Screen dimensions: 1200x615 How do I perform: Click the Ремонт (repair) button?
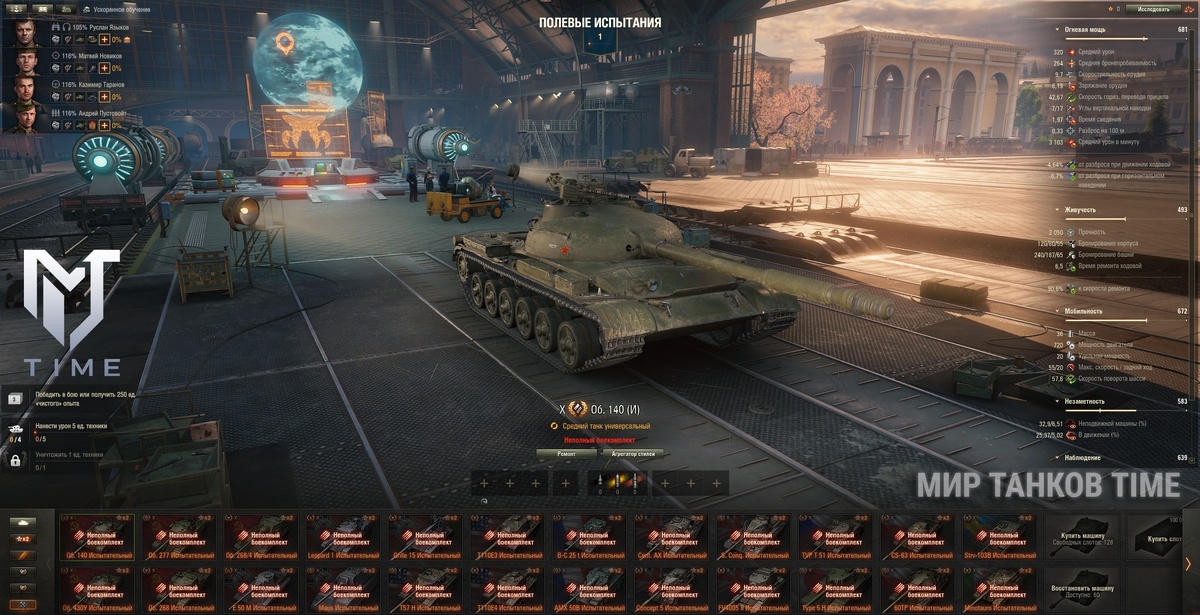[567, 453]
